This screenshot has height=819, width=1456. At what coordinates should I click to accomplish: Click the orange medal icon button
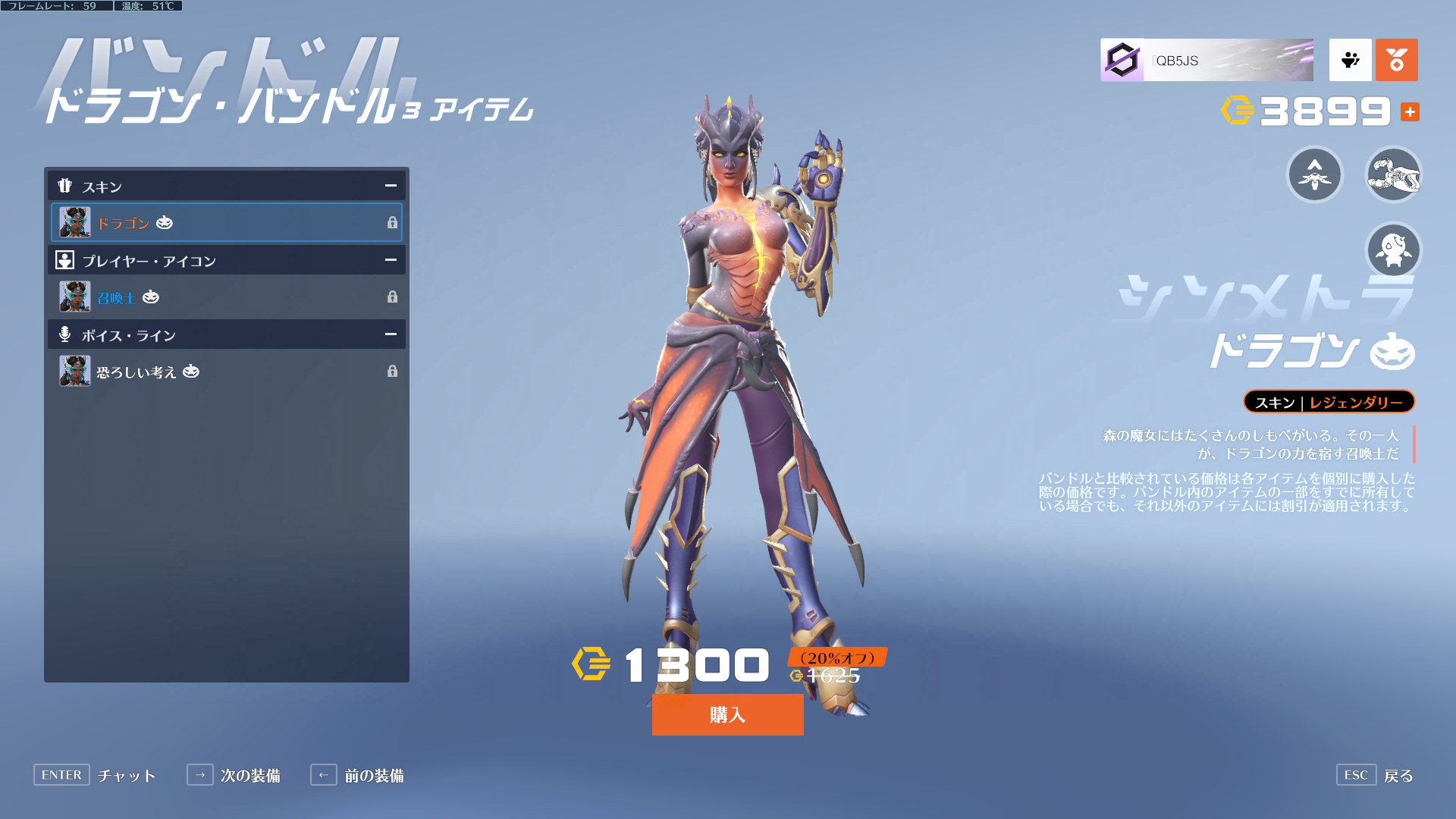1396,61
